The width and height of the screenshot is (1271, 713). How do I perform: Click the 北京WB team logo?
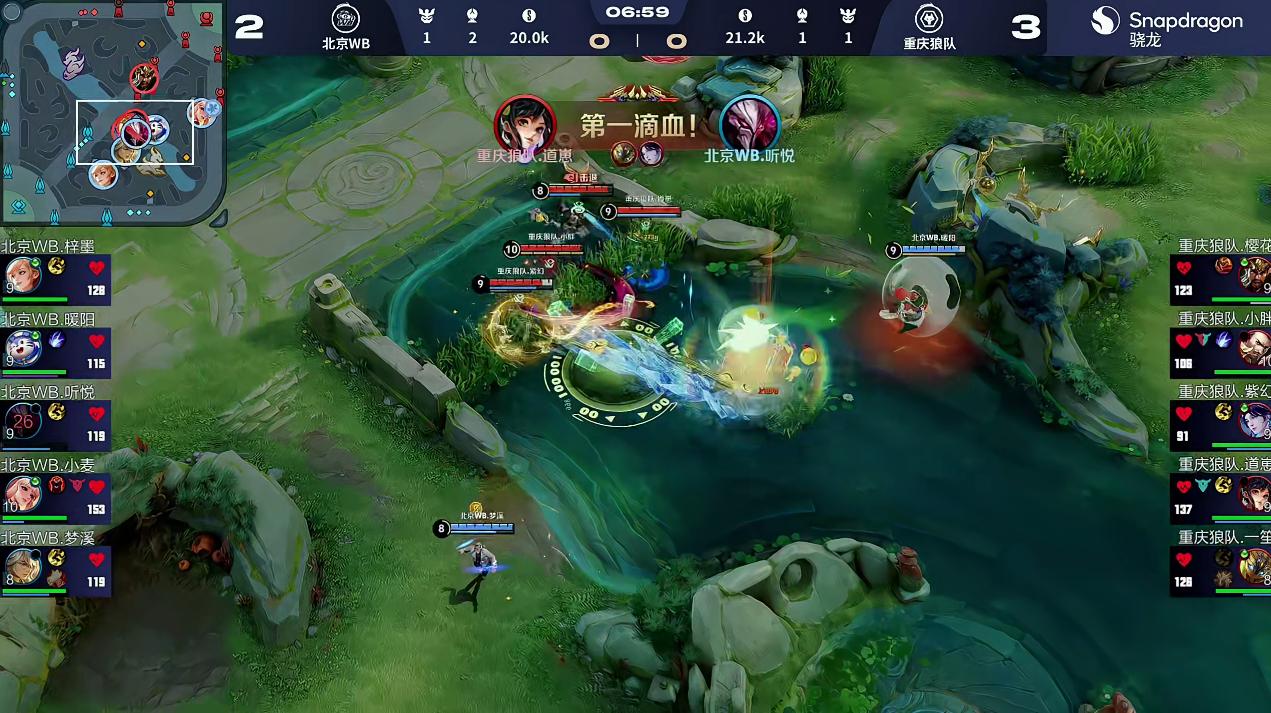coord(346,20)
